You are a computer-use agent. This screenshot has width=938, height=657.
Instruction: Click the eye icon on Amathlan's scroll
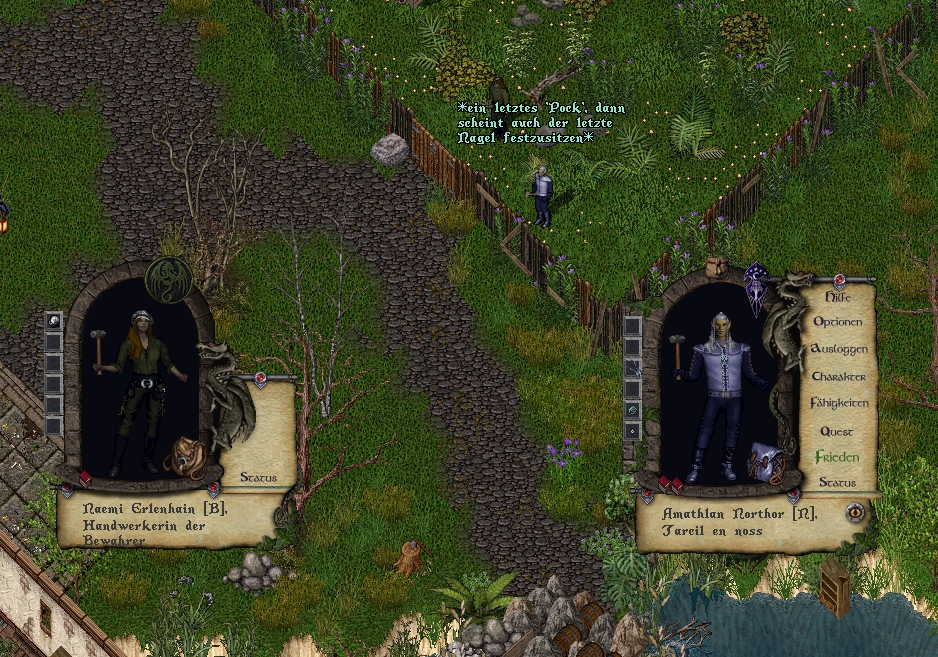click(855, 512)
